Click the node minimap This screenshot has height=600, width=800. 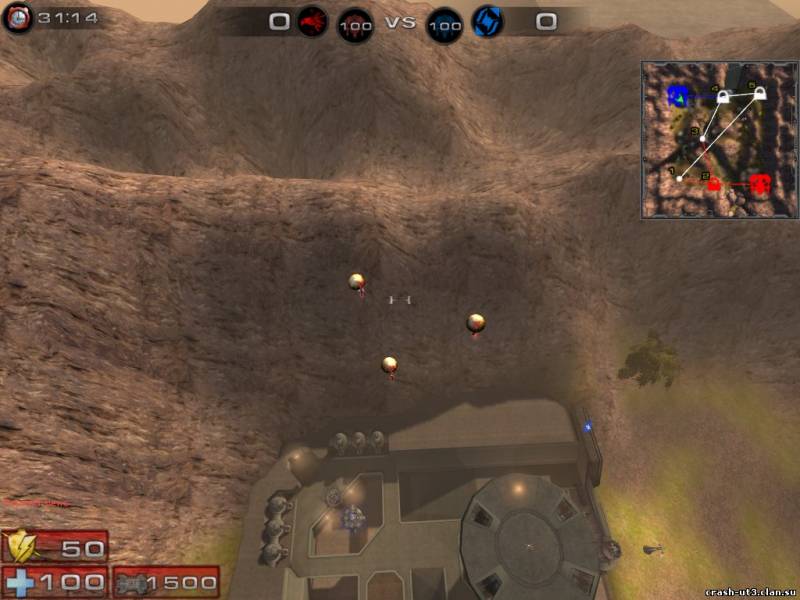pos(719,139)
